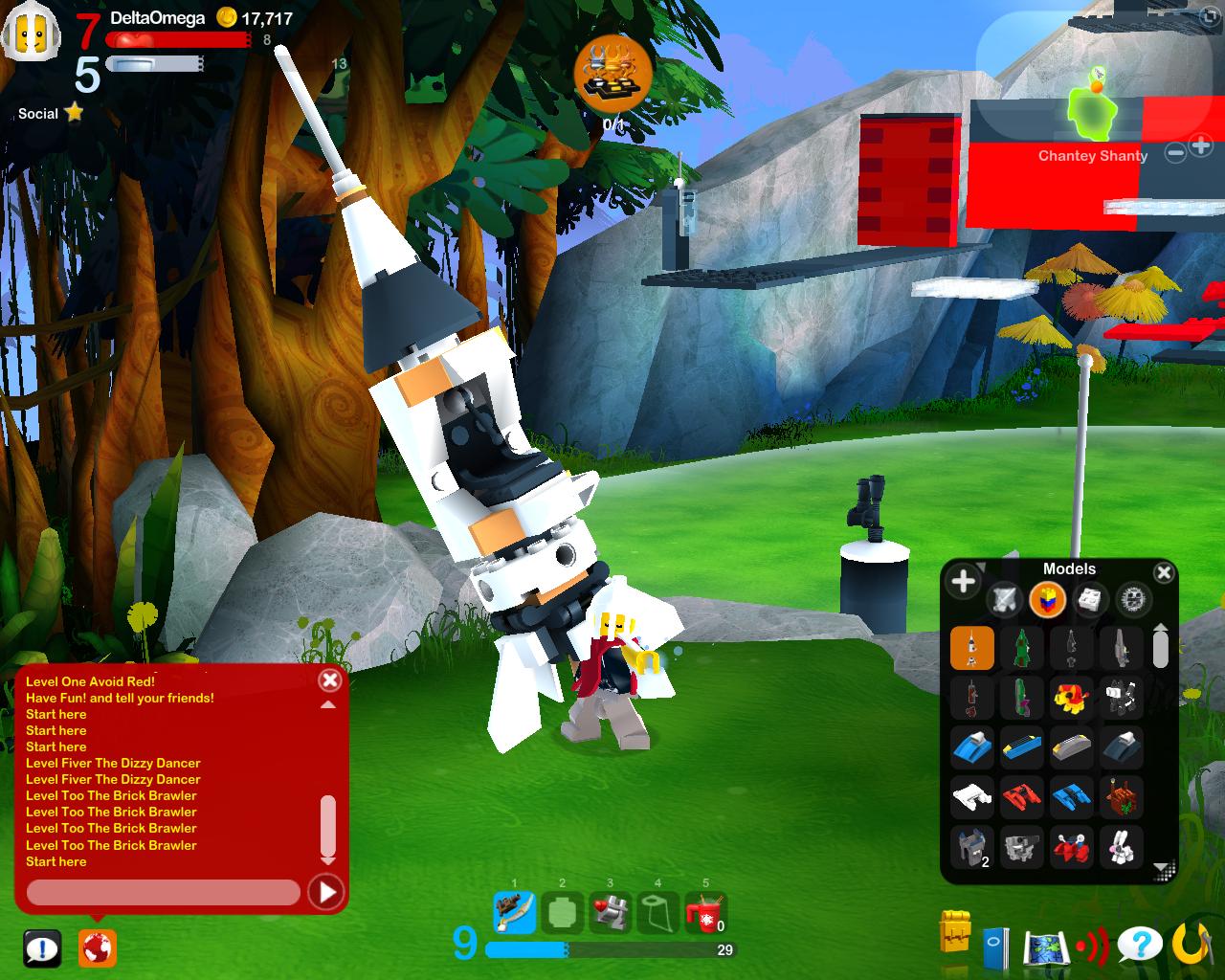
Task: Click the chat message input field
Action: pyautogui.click(x=163, y=893)
